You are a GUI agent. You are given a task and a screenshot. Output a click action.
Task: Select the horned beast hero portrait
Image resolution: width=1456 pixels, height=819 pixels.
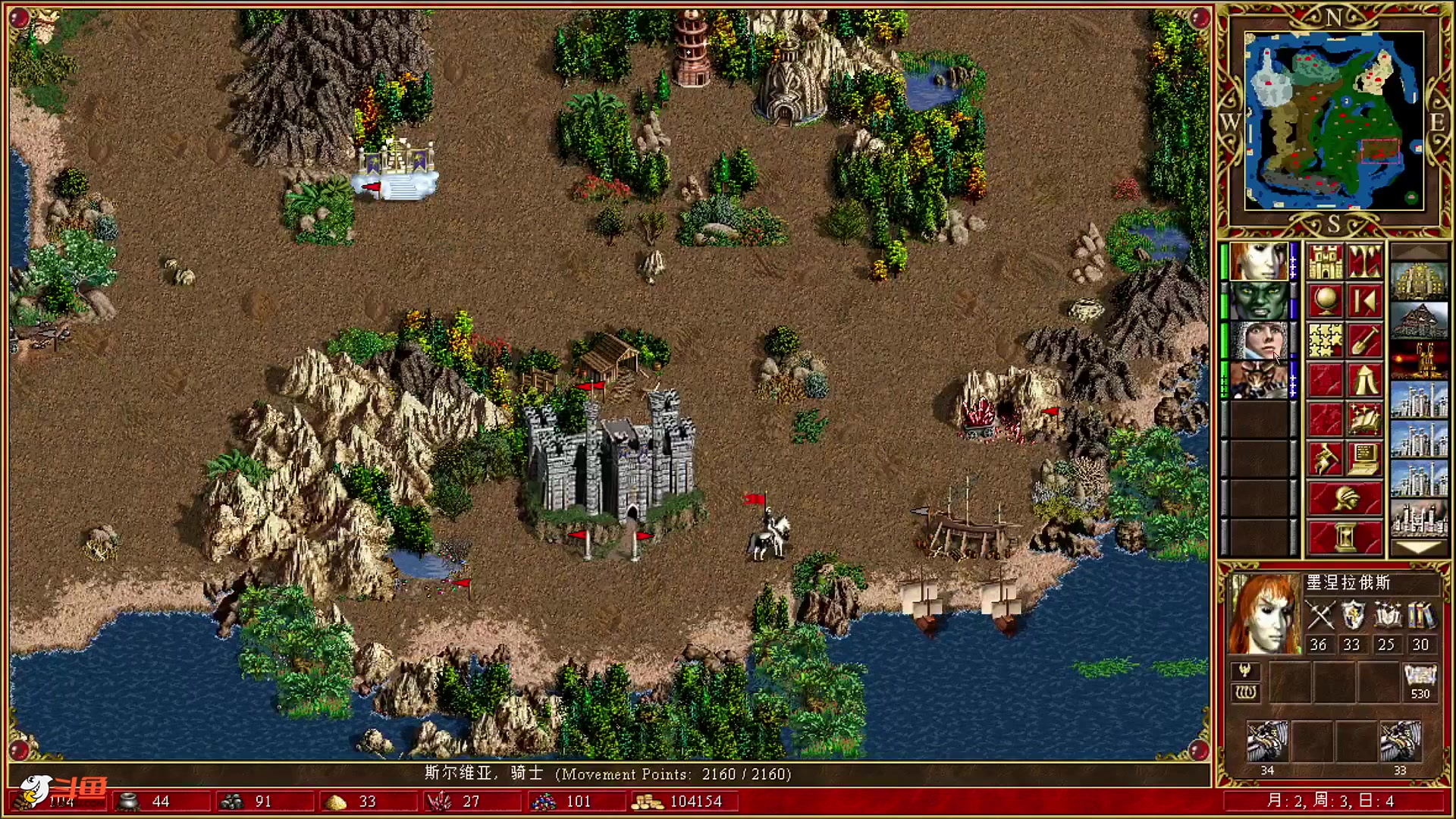pos(1259,380)
